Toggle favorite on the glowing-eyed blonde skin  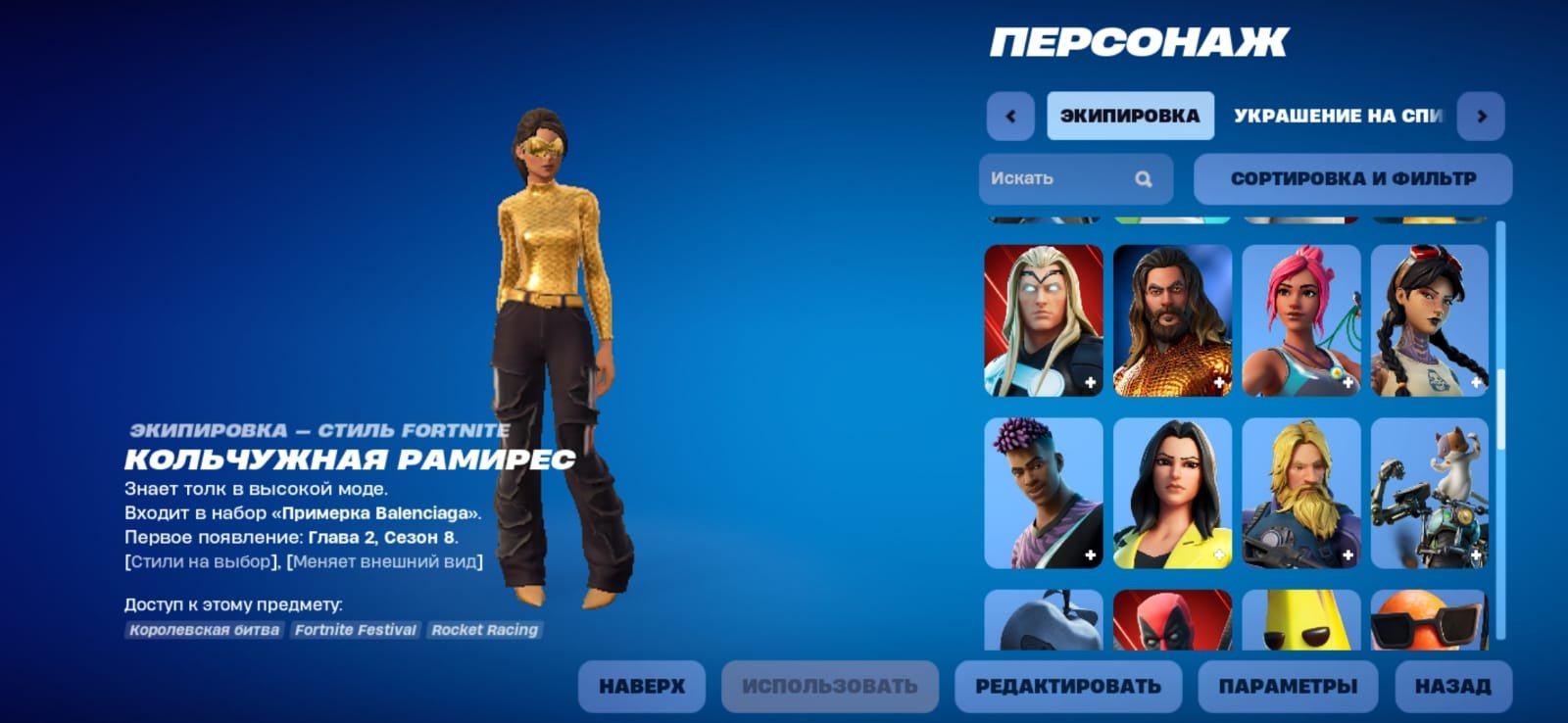click(1090, 384)
